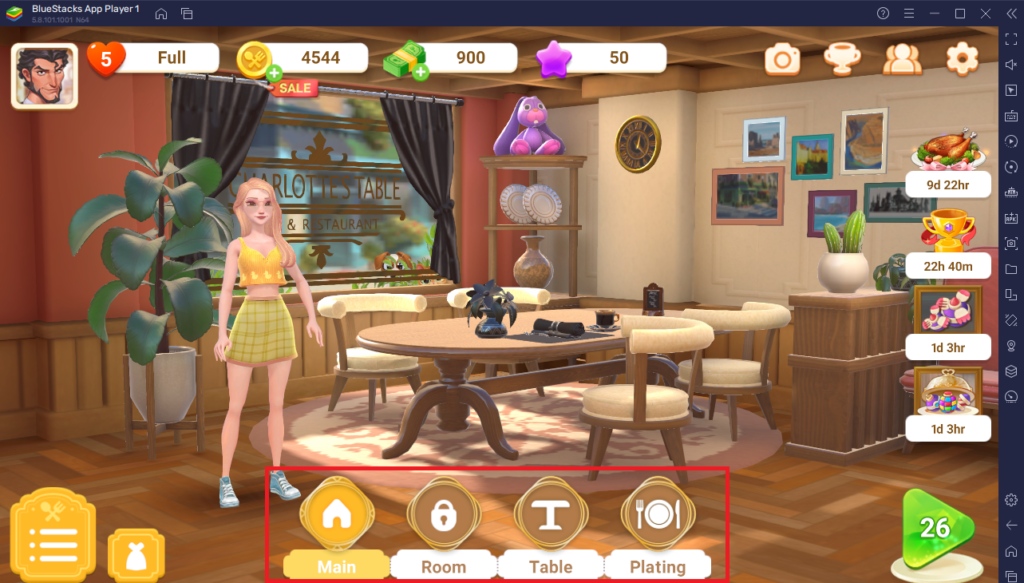Open the friends icon
This screenshot has height=583, width=1024.
pyautogui.click(x=902, y=59)
